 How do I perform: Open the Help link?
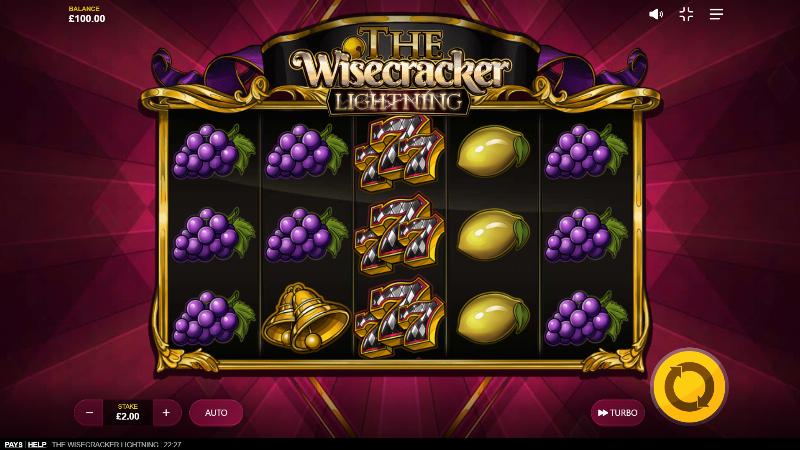click(37, 444)
